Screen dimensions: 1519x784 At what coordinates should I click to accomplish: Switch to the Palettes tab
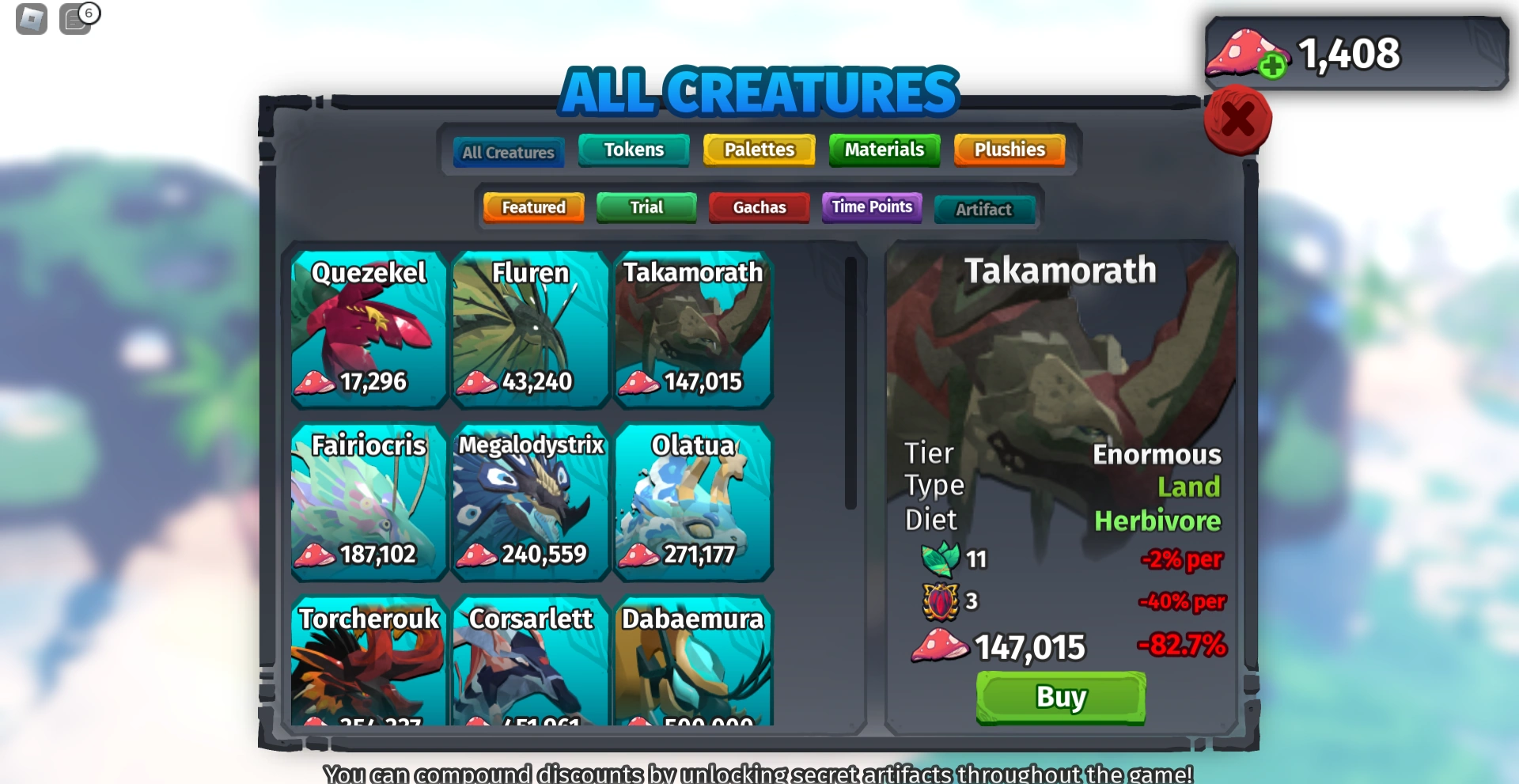[758, 149]
